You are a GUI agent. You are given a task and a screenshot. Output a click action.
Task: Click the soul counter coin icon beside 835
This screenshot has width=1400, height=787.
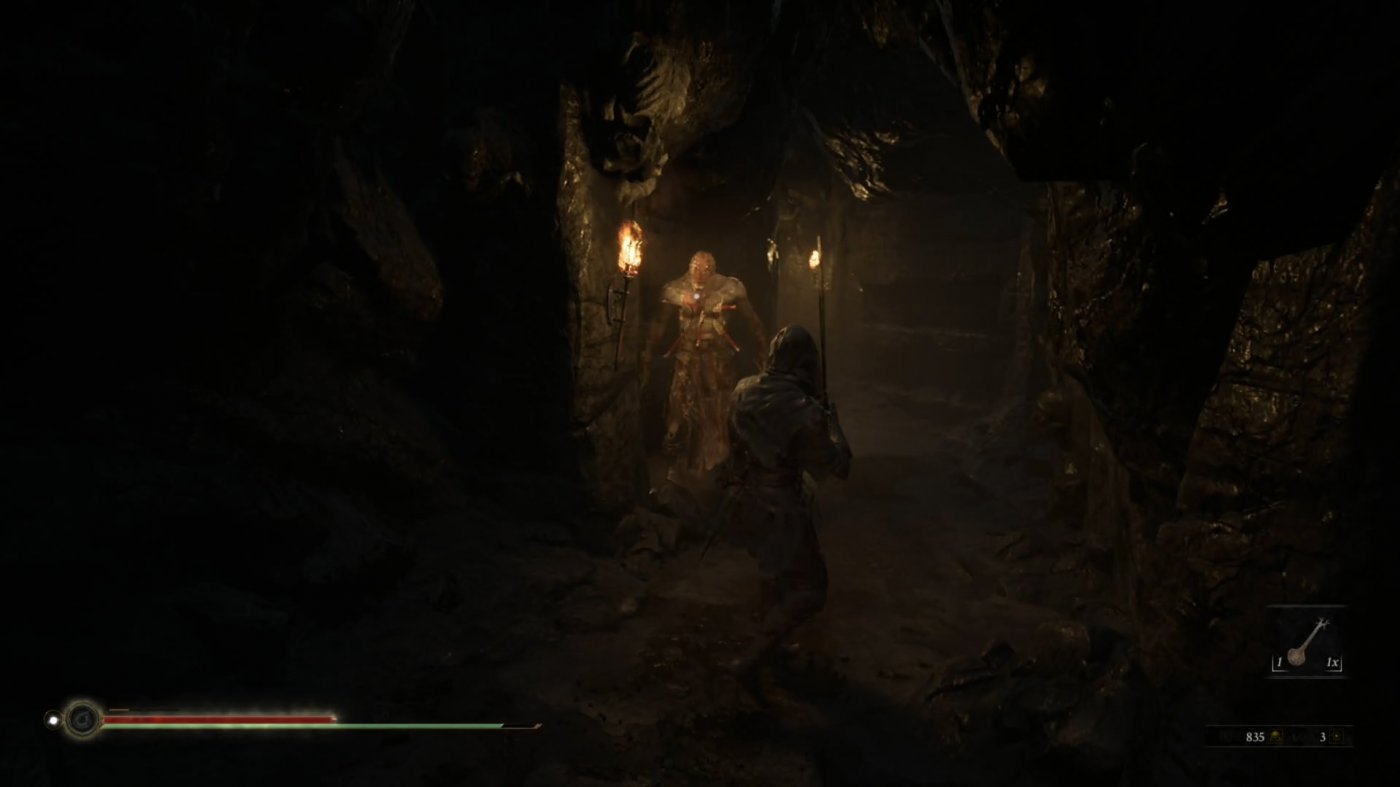pos(1276,737)
